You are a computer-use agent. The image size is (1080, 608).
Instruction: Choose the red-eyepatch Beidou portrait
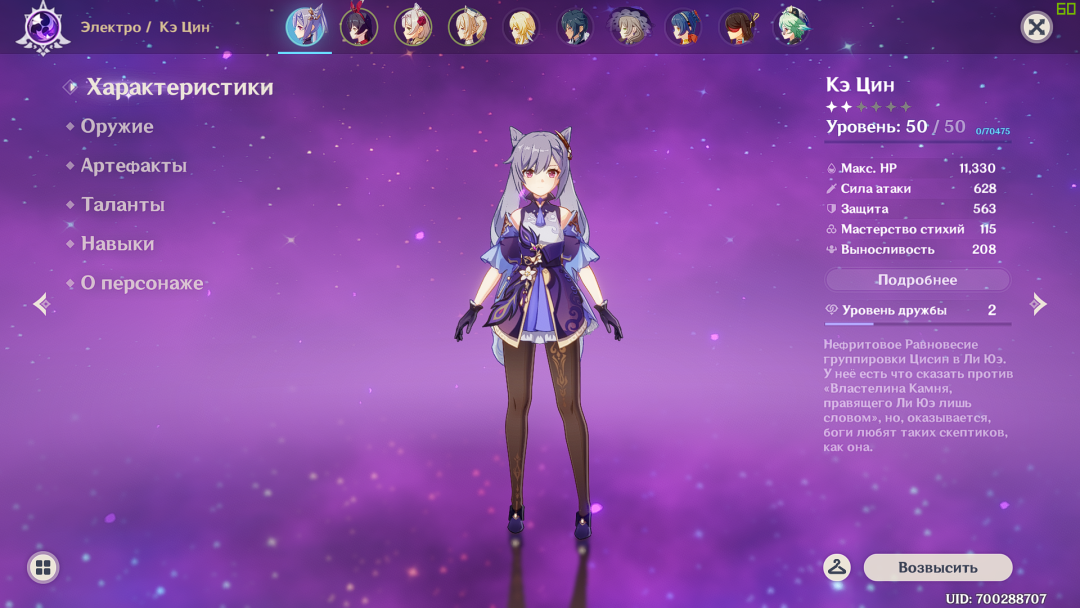coord(738,27)
